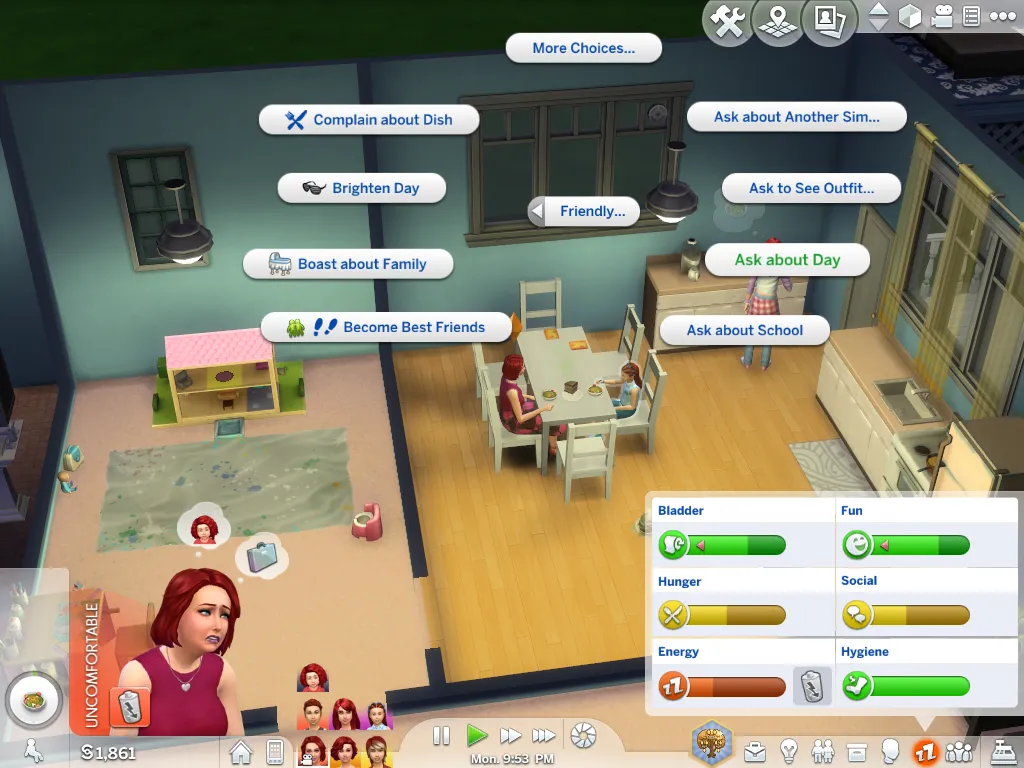Open the three-dot game options menu
This screenshot has height=768, width=1024.
click(1001, 17)
